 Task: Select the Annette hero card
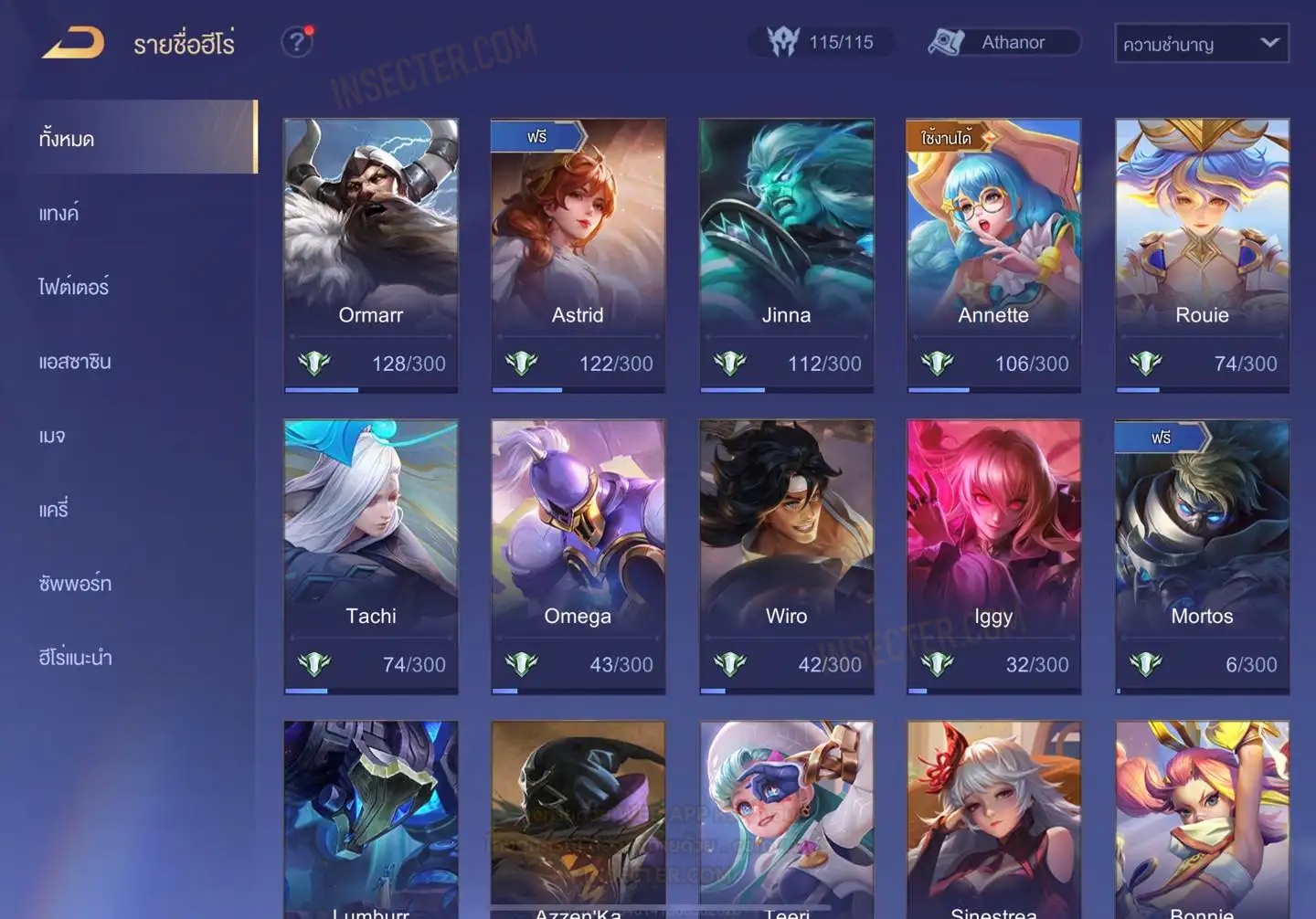tap(993, 256)
